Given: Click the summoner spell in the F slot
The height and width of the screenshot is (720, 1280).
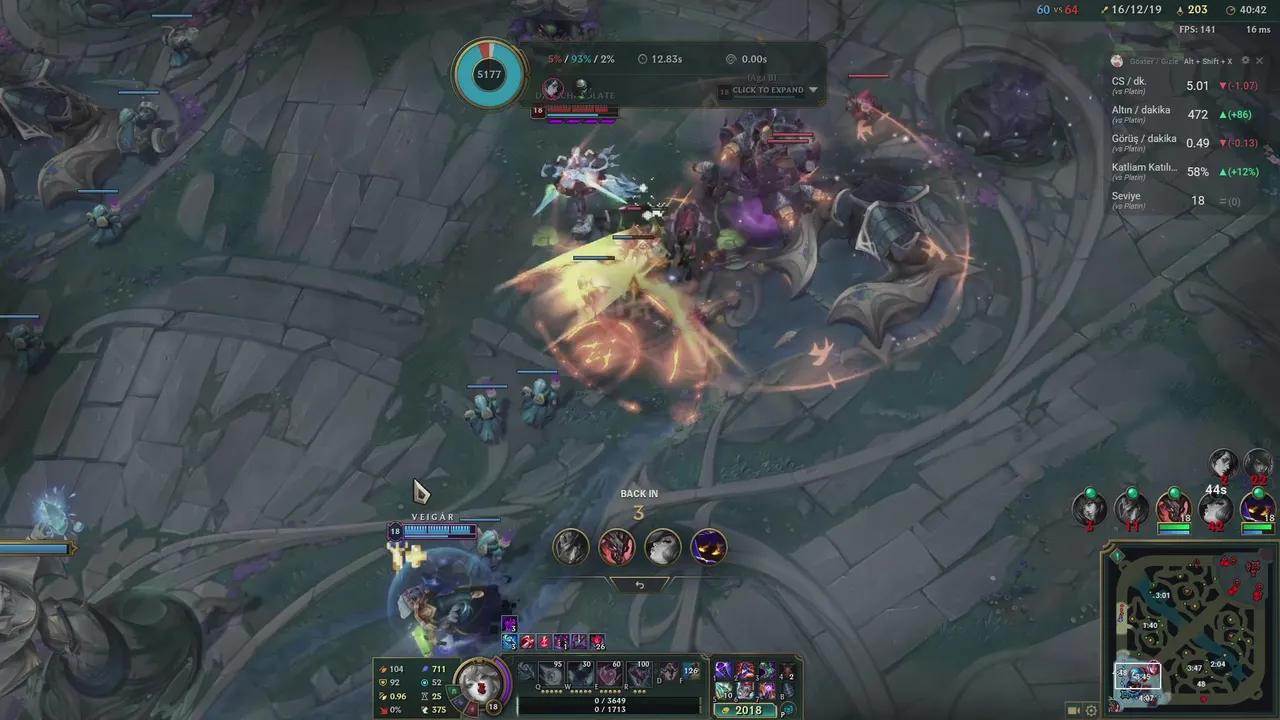Looking at the screenshot, I should click(690, 672).
